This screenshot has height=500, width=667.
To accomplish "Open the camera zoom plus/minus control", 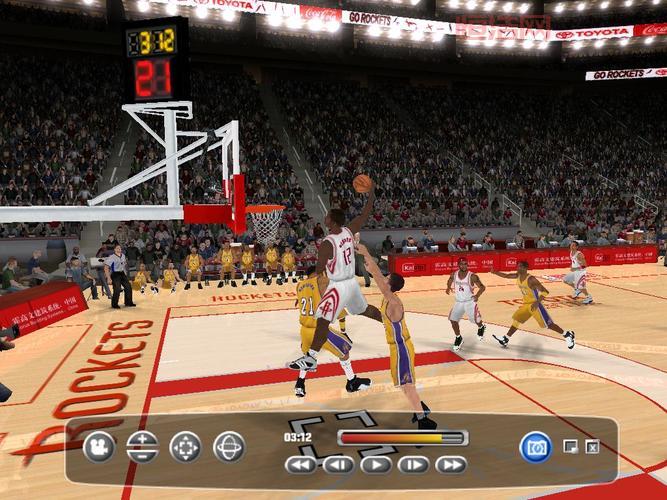I will [x=142, y=446].
